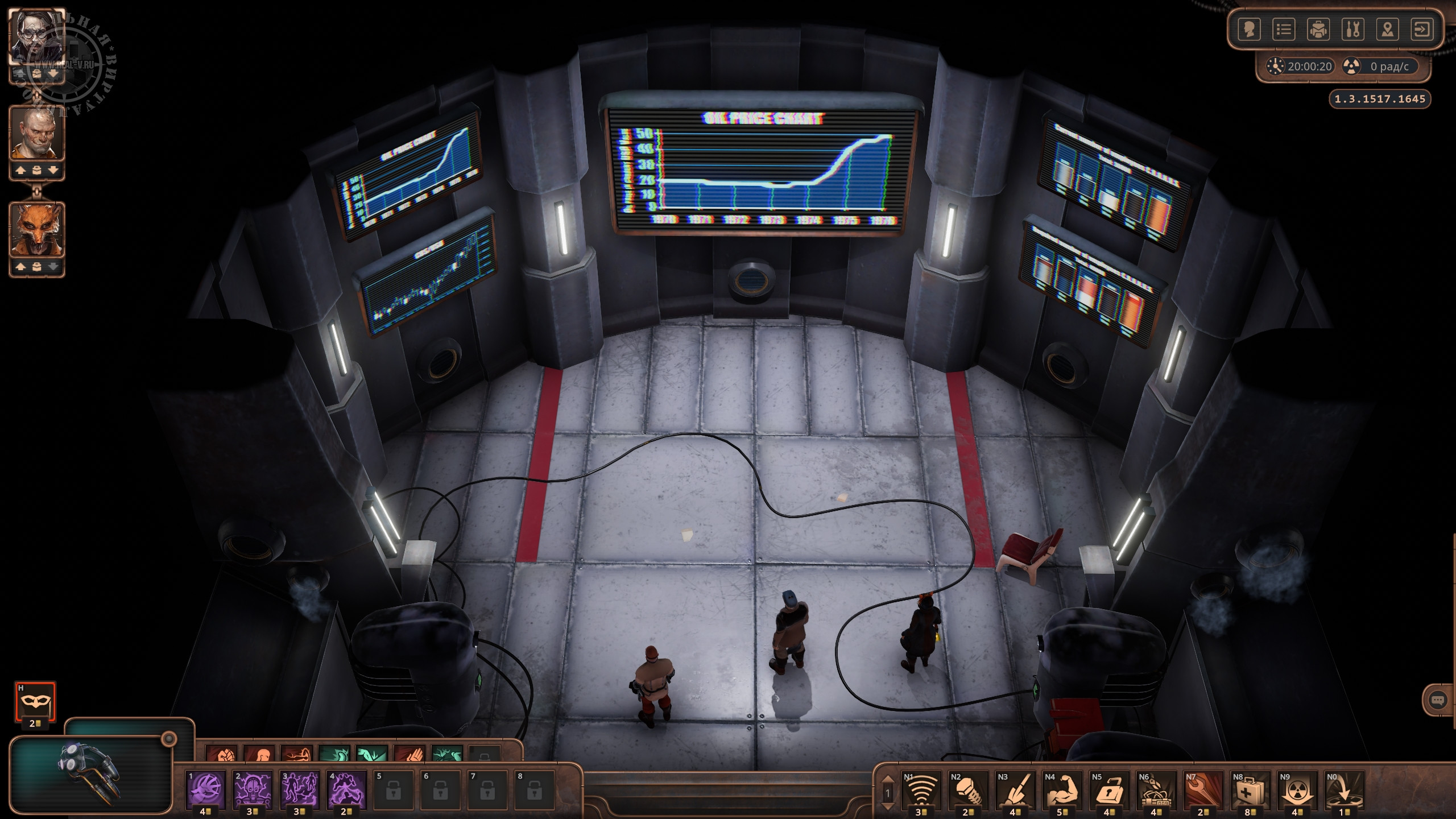This screenshot has width=1456, height=819.
Task: Open the journal list icon
Action: tap(1284, 30)
